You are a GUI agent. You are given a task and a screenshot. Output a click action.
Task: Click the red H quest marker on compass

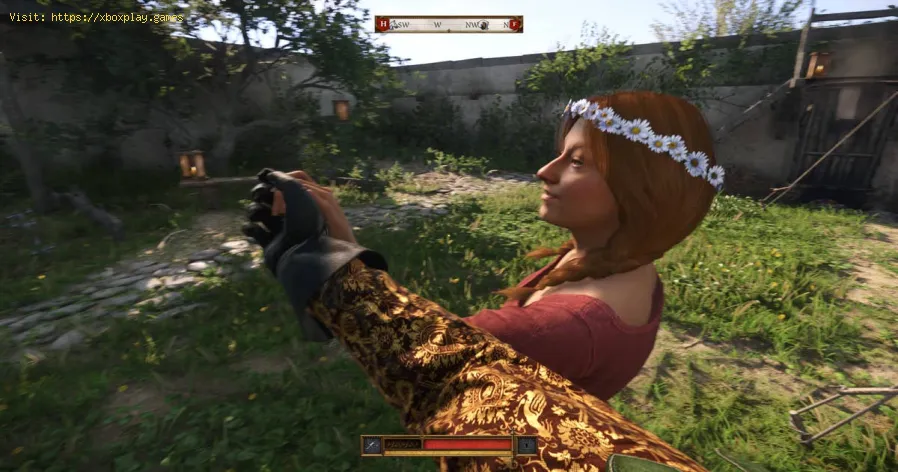pyautogui.click(x=383, y=24)
